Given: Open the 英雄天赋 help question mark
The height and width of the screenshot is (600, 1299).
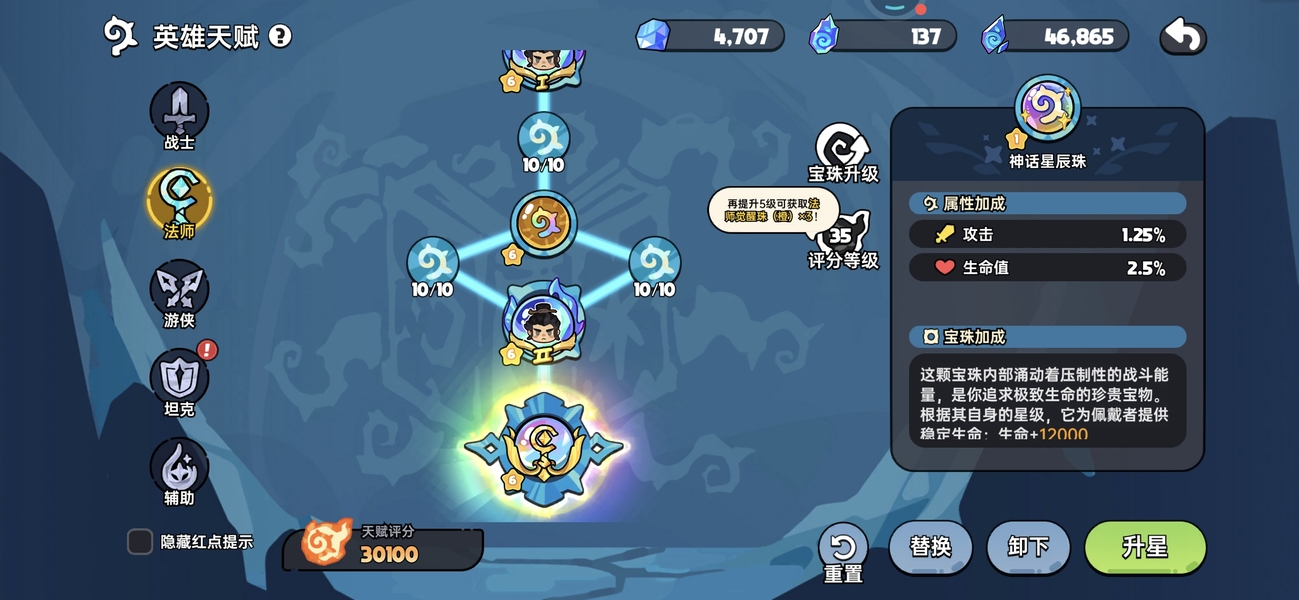Looking at the screenshot, I should pyautogui.click(x=281, y=37).
